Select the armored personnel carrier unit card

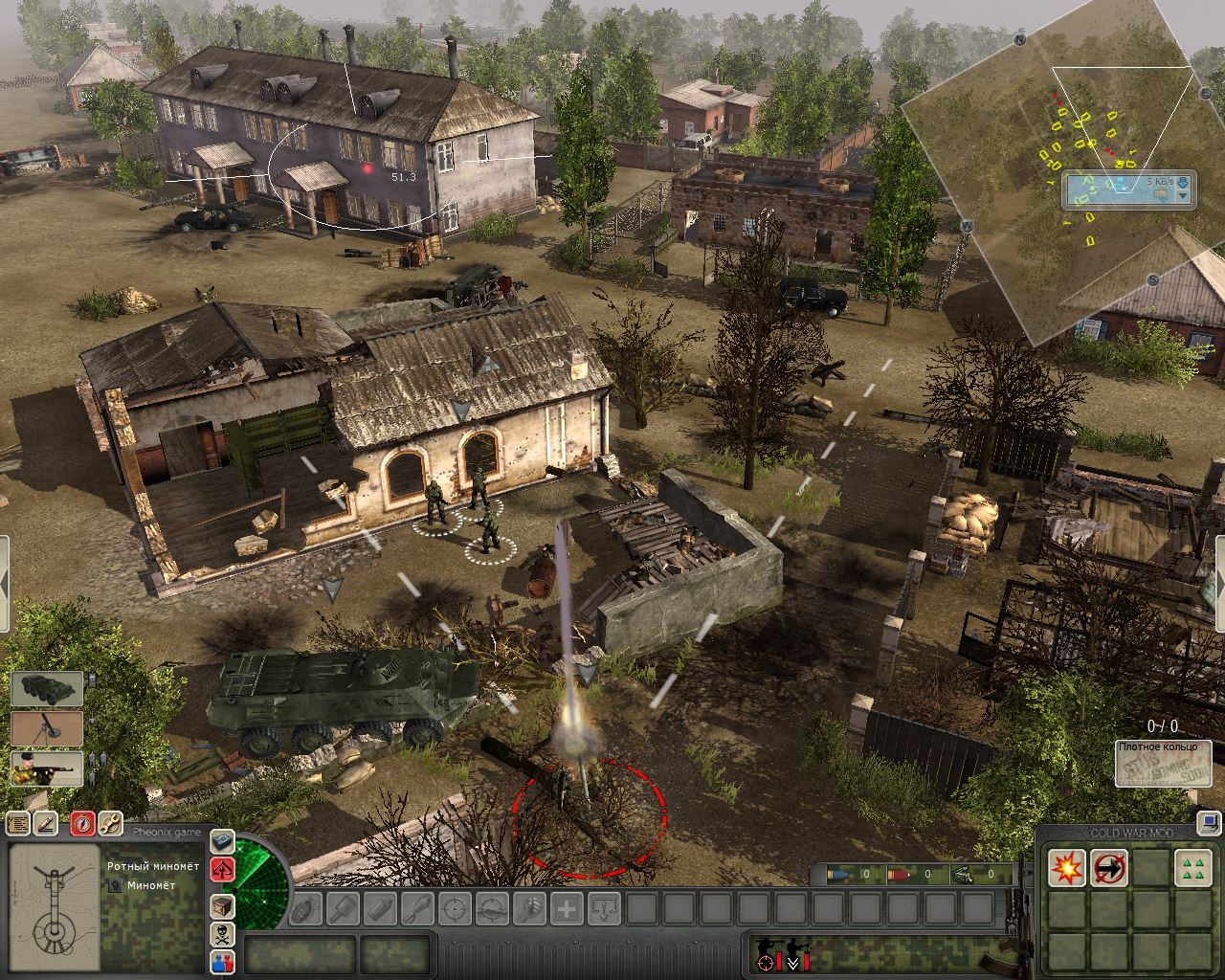(x=47, y=689)
